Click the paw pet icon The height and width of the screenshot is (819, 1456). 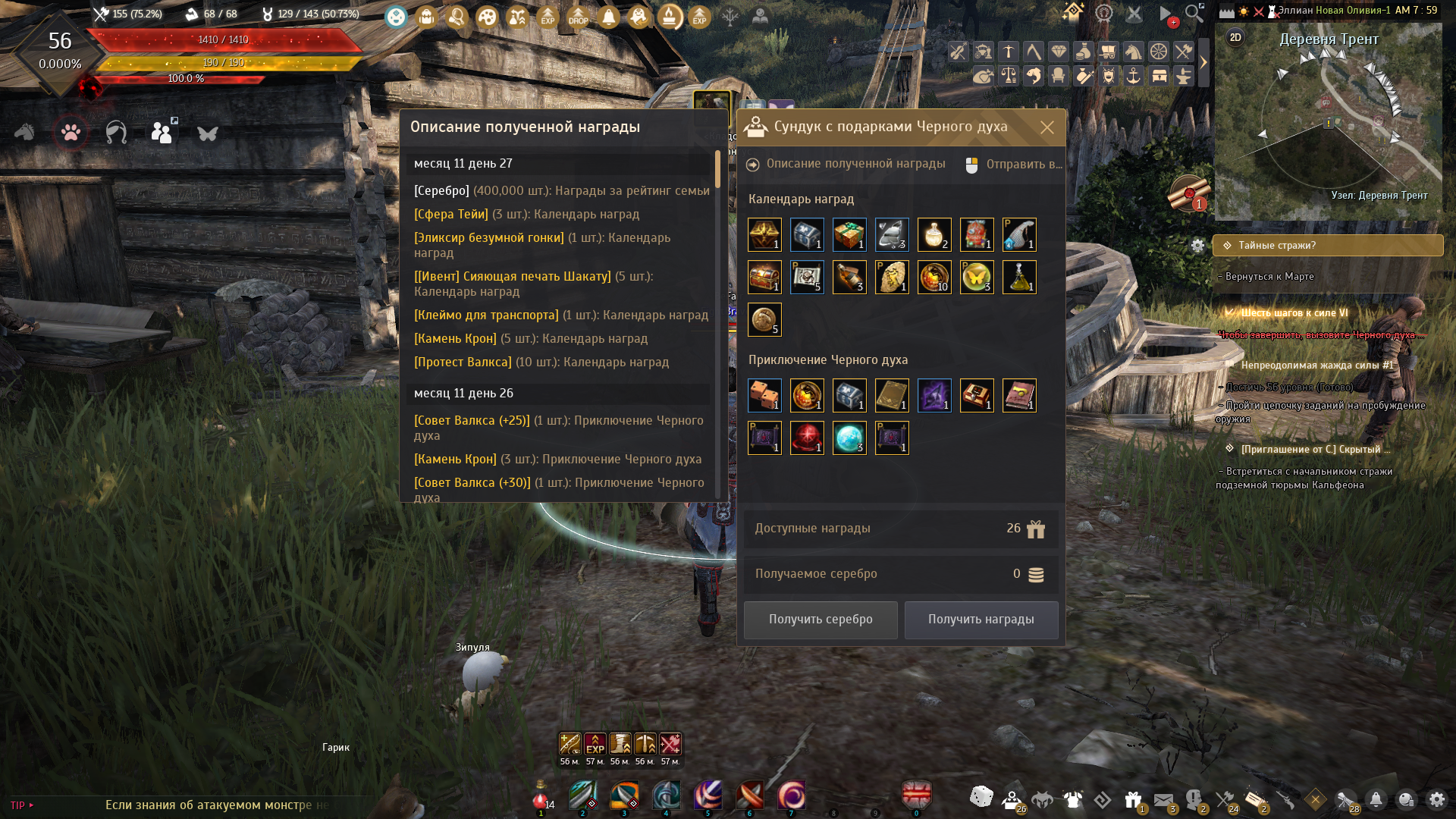(71, 133)
